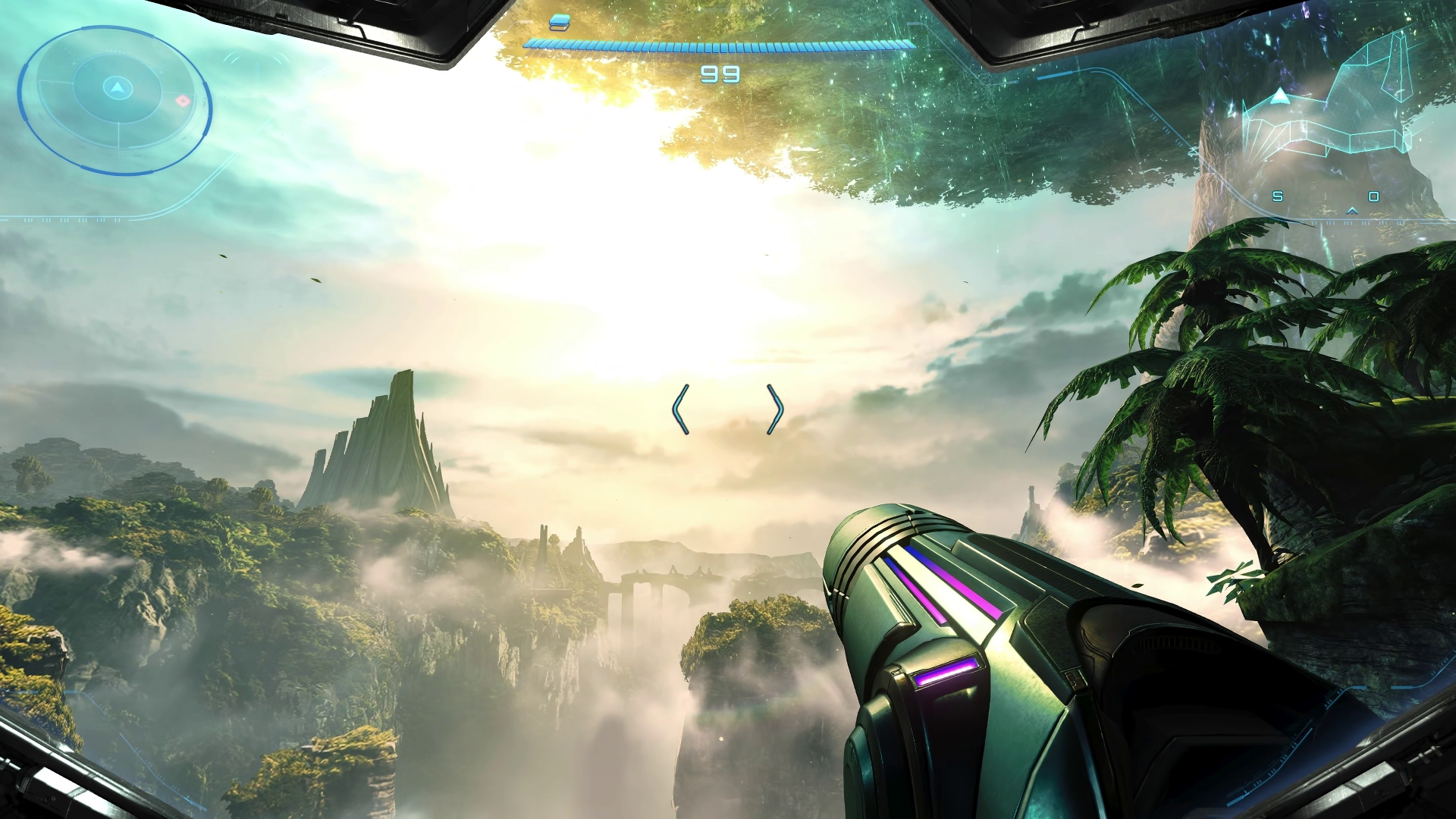Select the red enemy blip on radar
1456x819 pixels.
pyautogui.click(x=183, y=101)
